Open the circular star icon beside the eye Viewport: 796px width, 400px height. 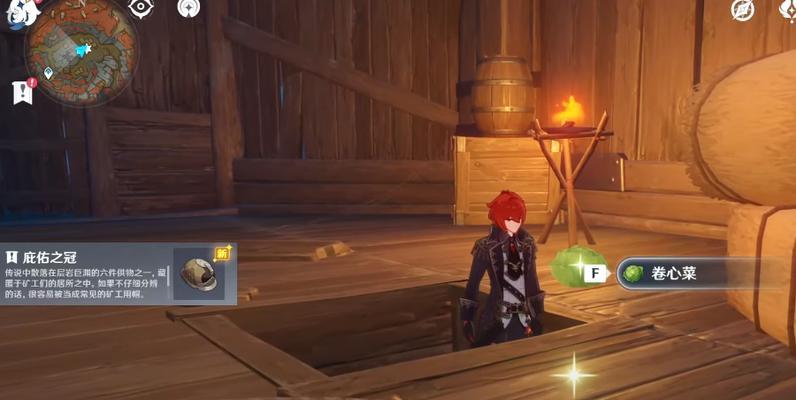(x=188, y=8)
